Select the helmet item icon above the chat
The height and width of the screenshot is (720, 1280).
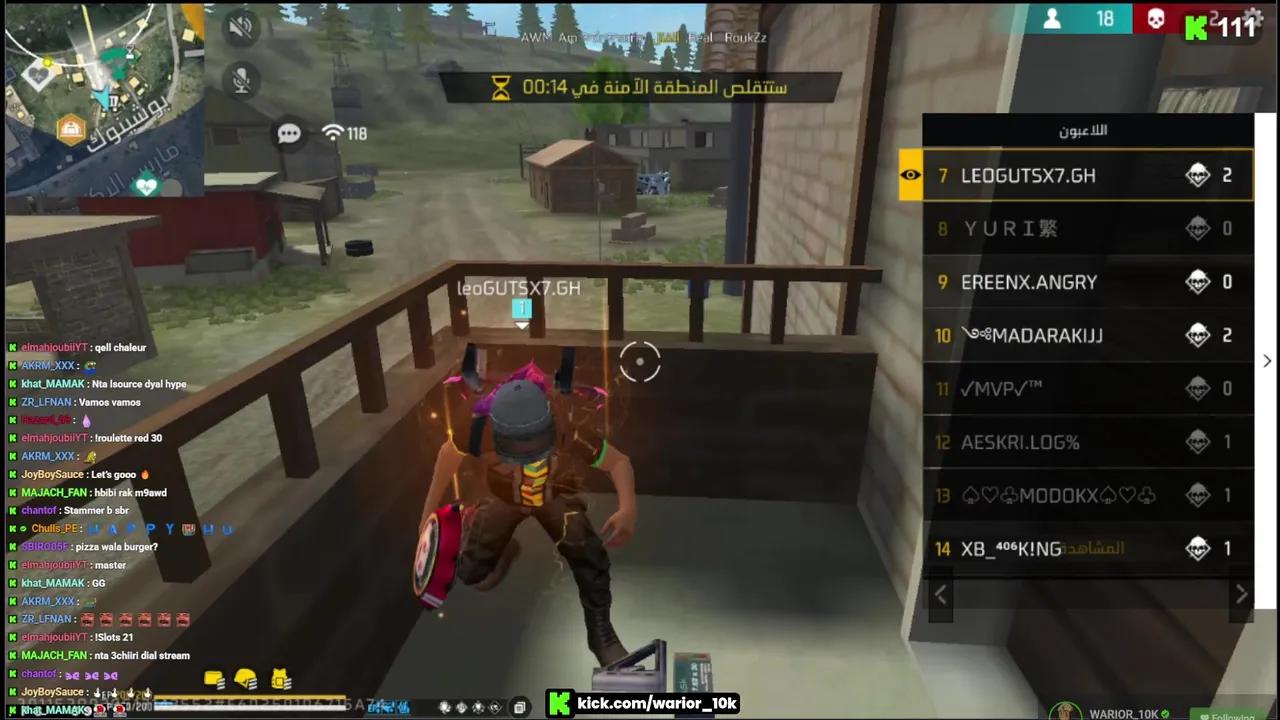(246, 677)
